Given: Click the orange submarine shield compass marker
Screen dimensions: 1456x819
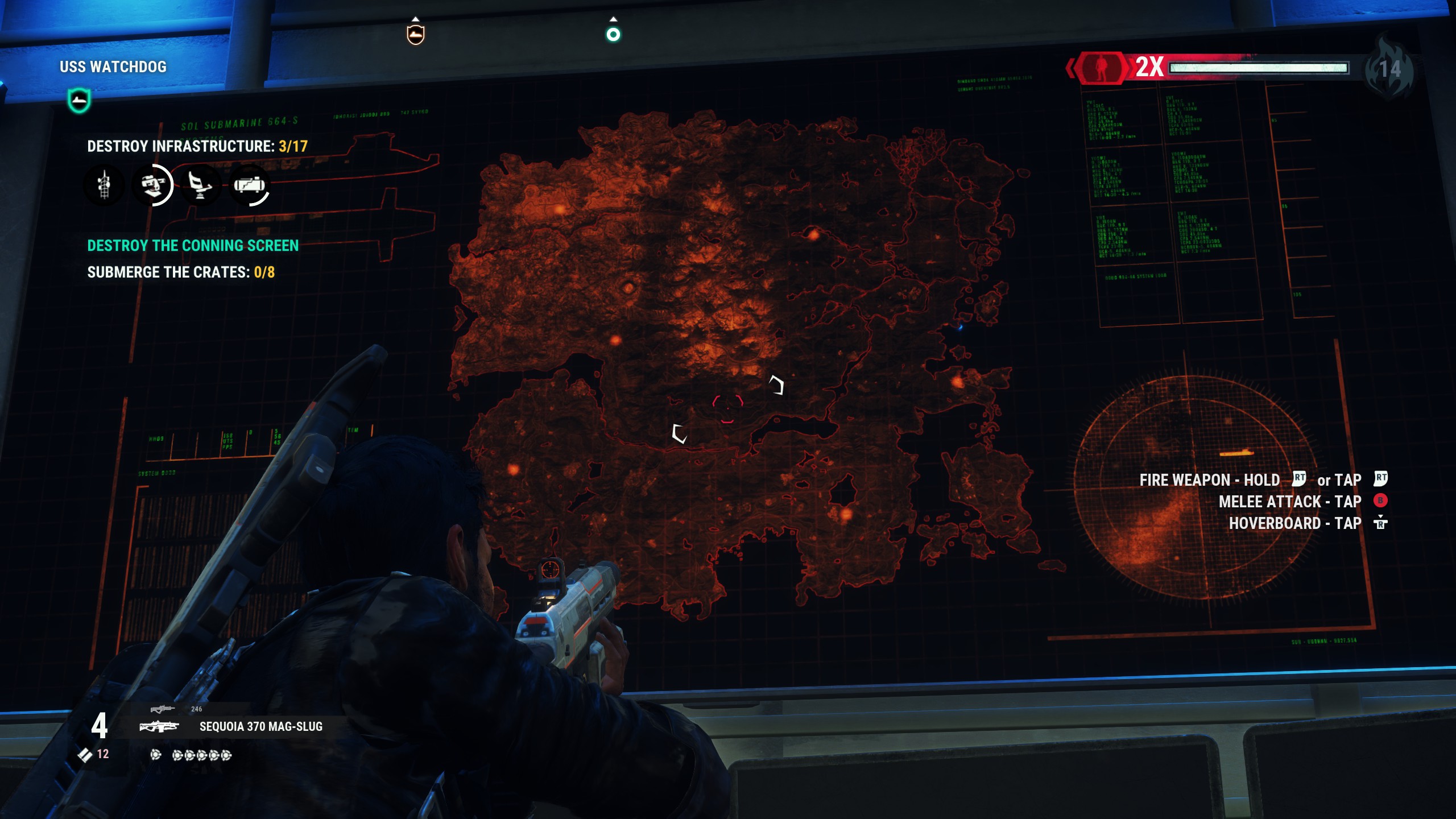Looking at the screenshot, I should [x=416, y=35].
